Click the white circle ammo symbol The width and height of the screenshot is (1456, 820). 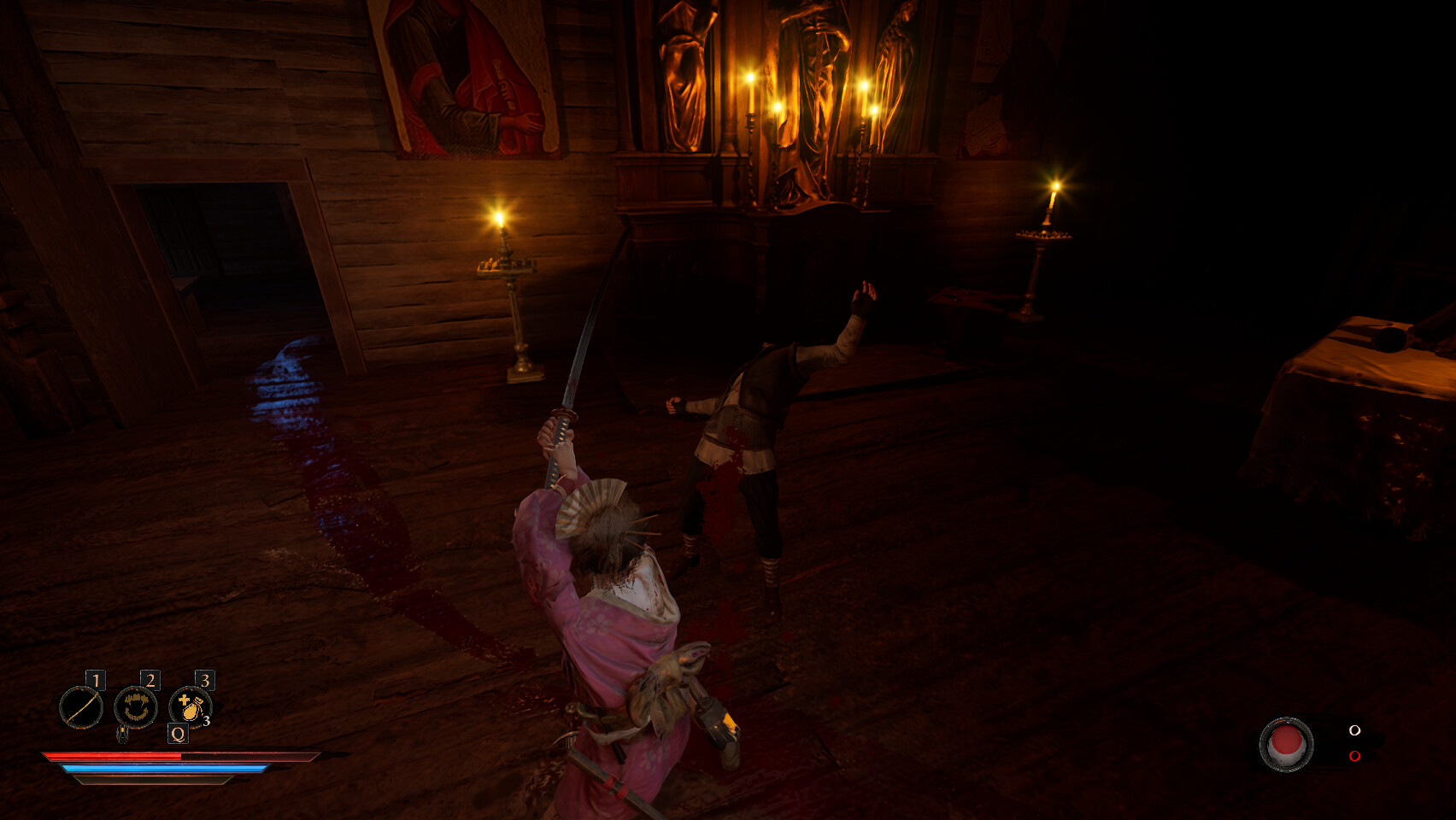(x=1355, y=730)
